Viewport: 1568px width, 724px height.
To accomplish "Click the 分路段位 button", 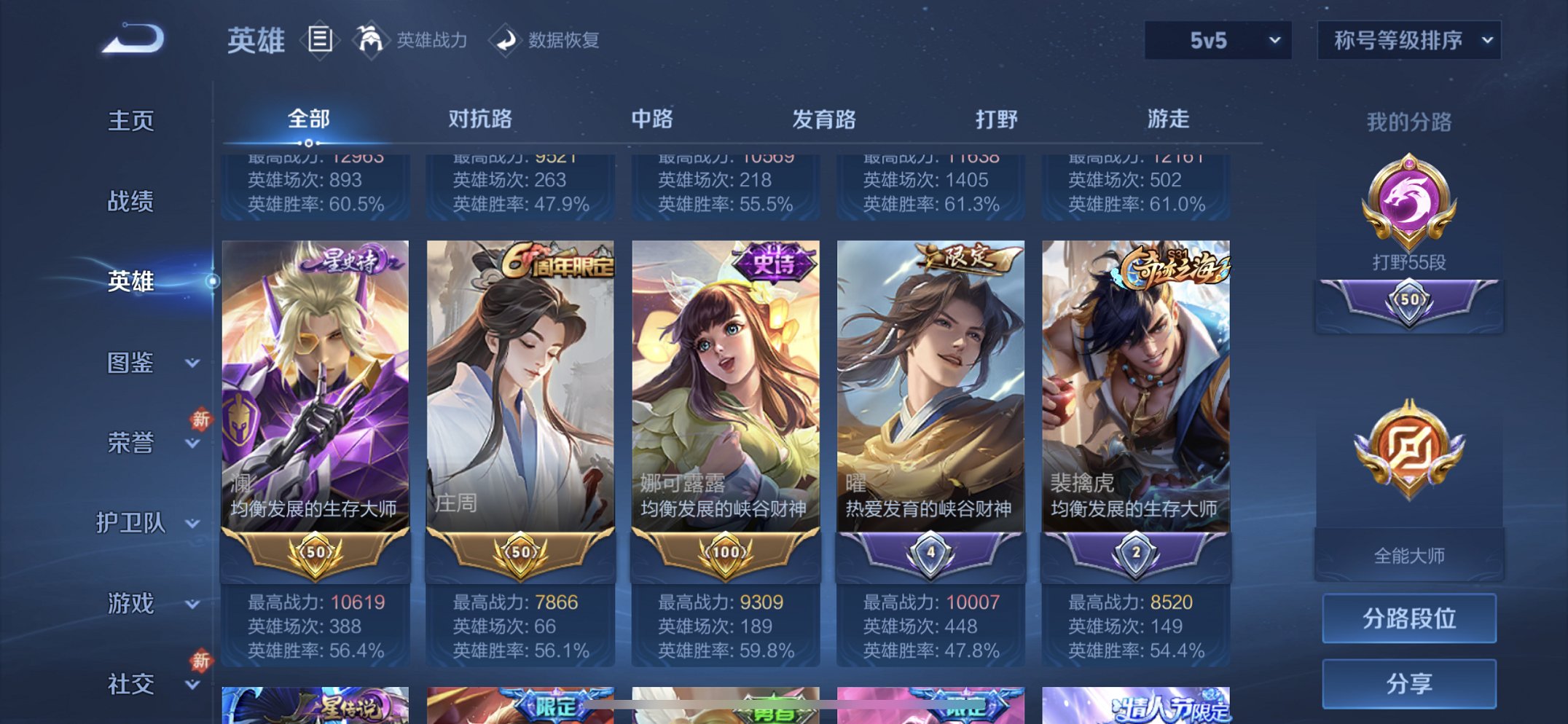I will pos(1409,618).
